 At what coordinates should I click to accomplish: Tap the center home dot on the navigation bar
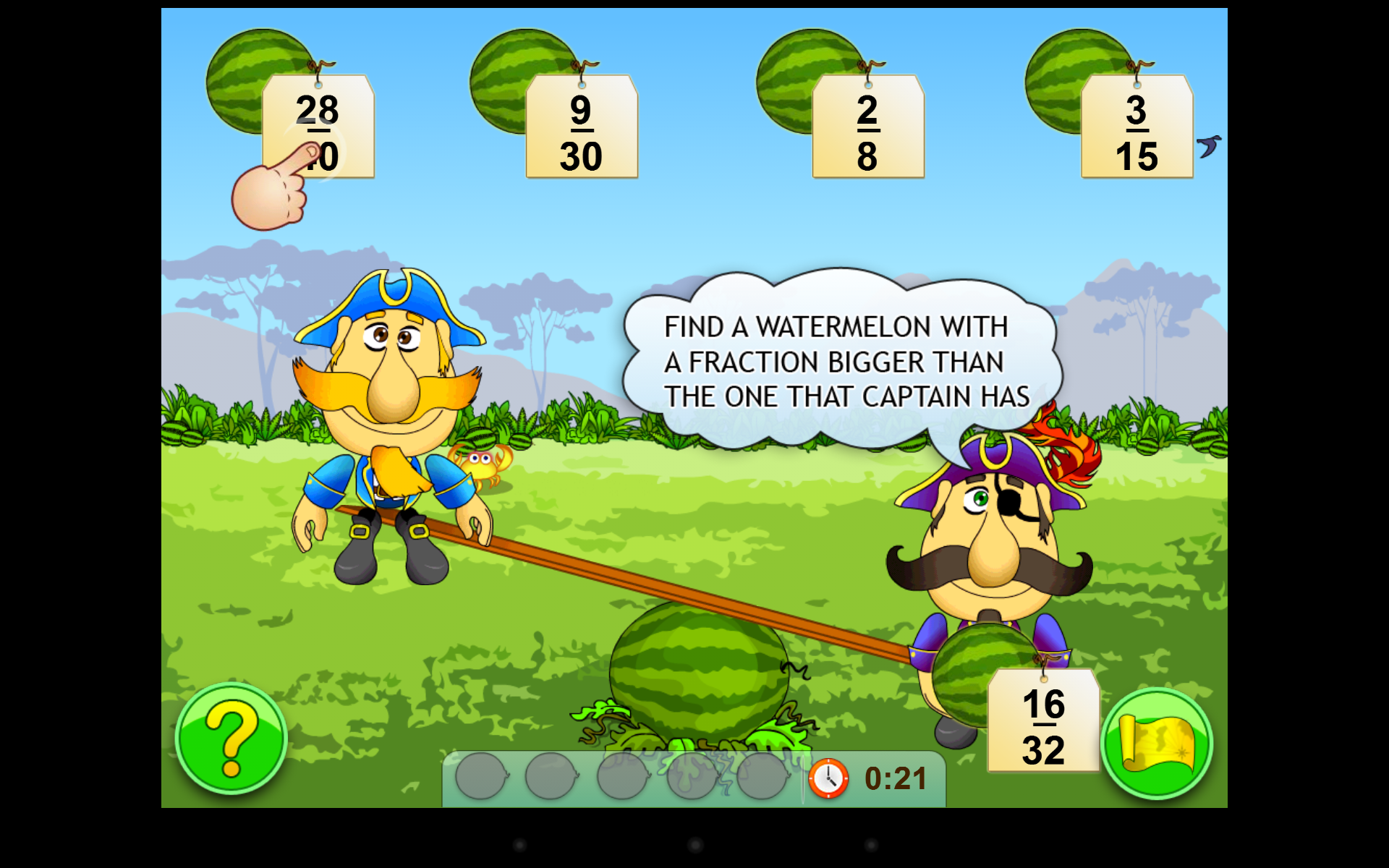point(694,845)
